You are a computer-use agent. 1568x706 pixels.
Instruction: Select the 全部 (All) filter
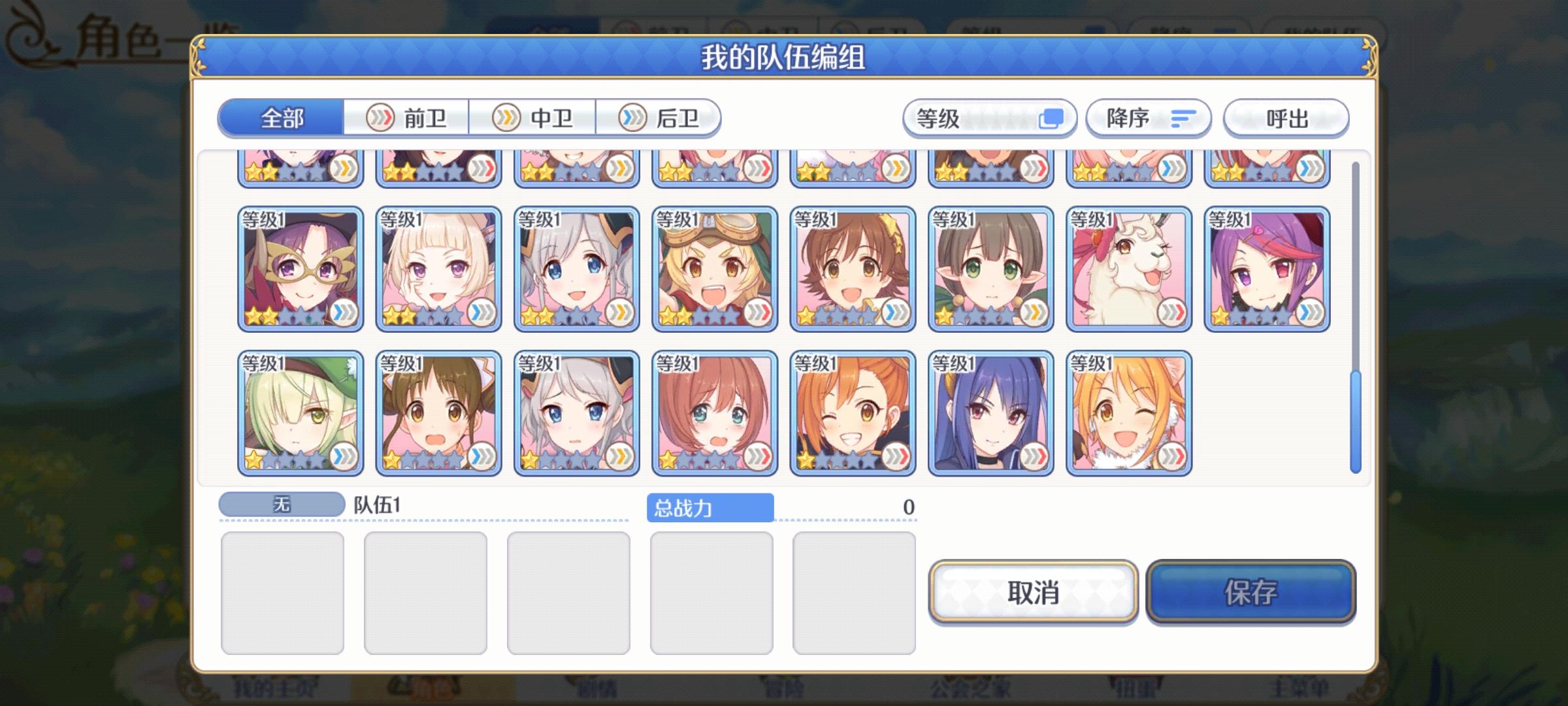(x=281, y=119)
